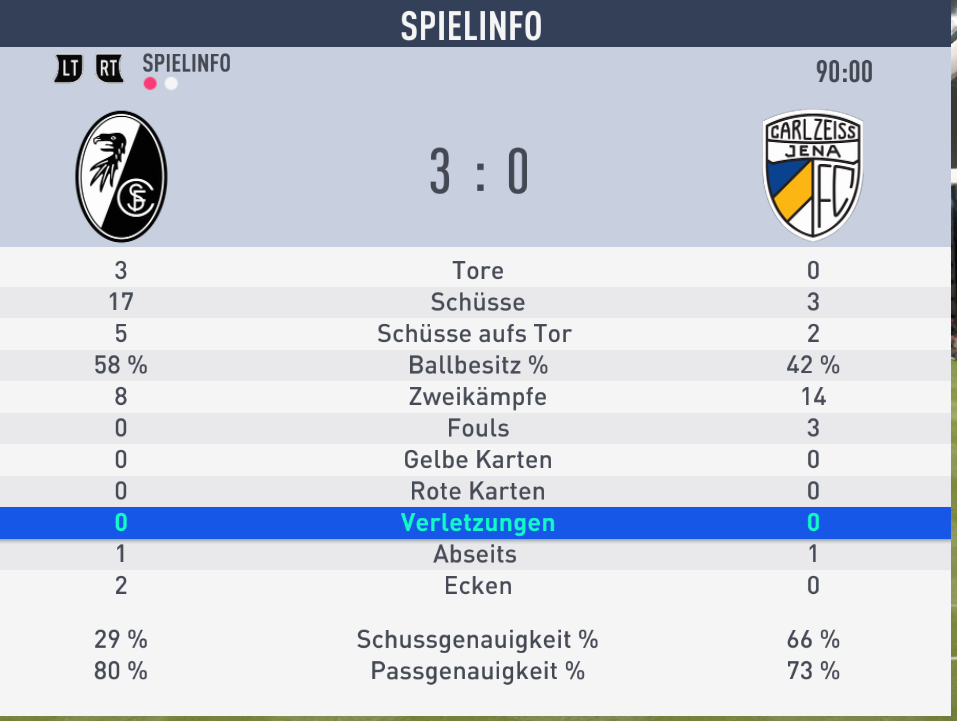Highlight the Ecken row

tap(477, 586)
